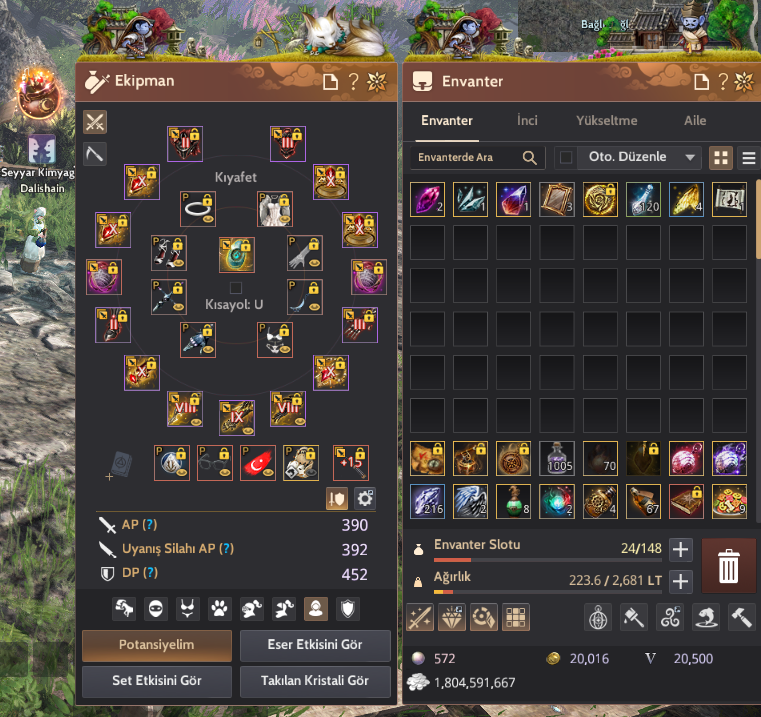Switch inventory to list view

pyautogui.click(x=748, y=157)
